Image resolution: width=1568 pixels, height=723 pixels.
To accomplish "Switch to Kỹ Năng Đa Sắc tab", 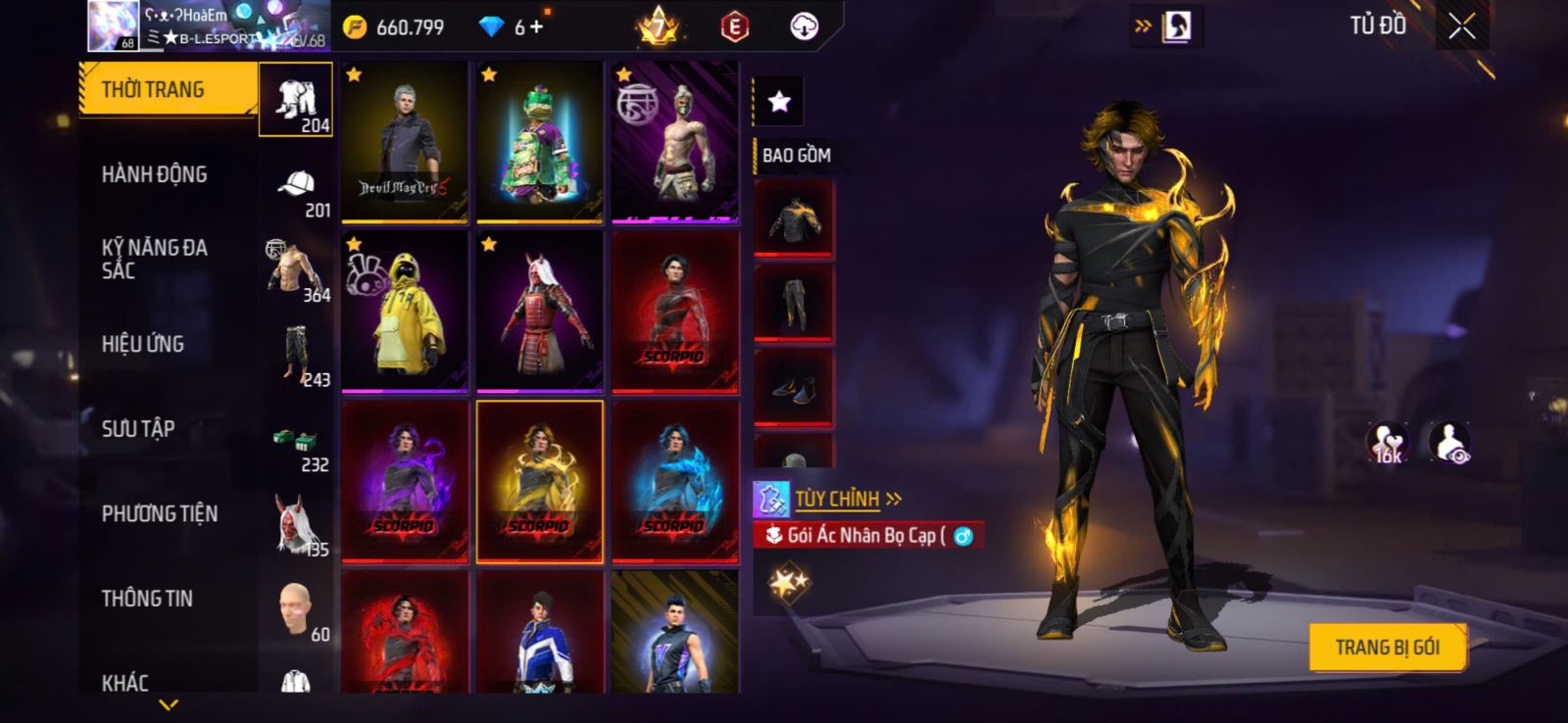I will [154, 259].
